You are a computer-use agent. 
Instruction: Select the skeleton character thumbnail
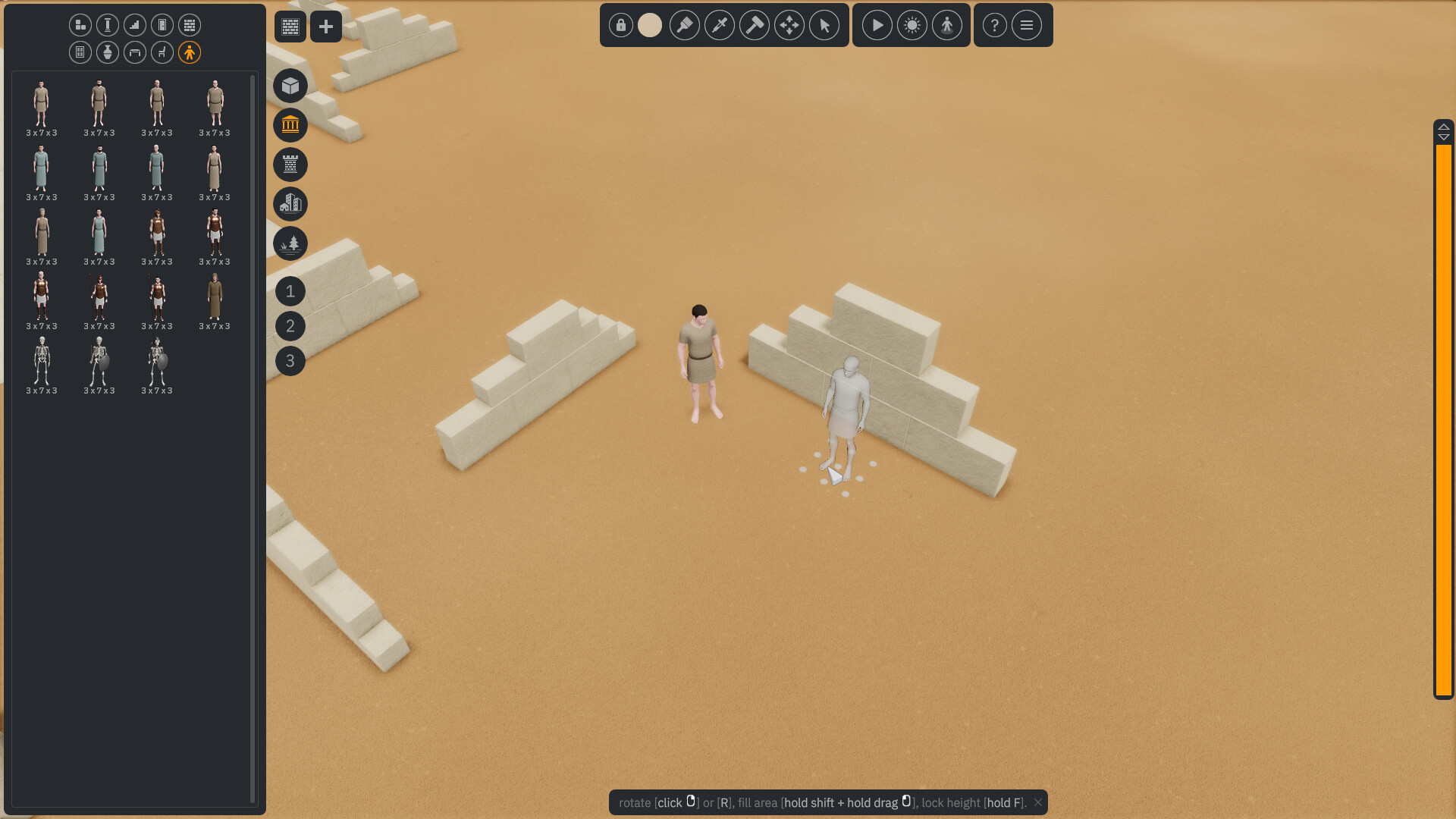click(x=42, y=364)
